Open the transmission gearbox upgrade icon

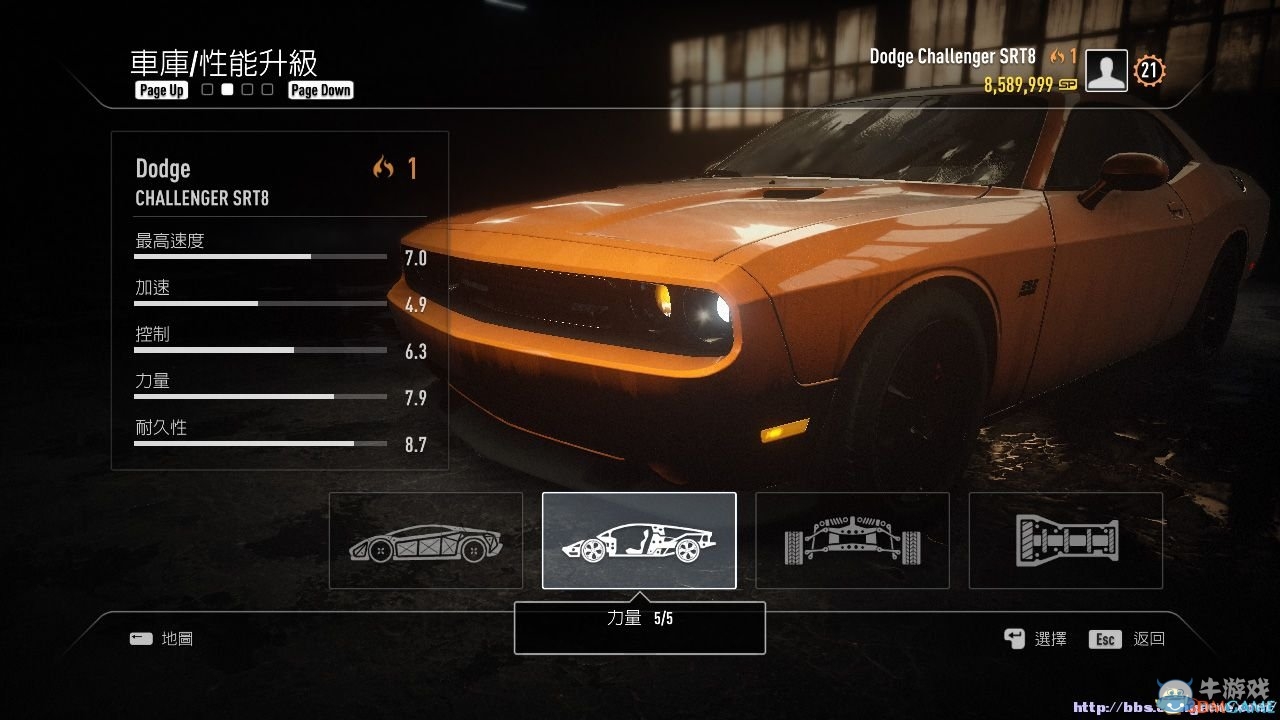point(1064,540)
